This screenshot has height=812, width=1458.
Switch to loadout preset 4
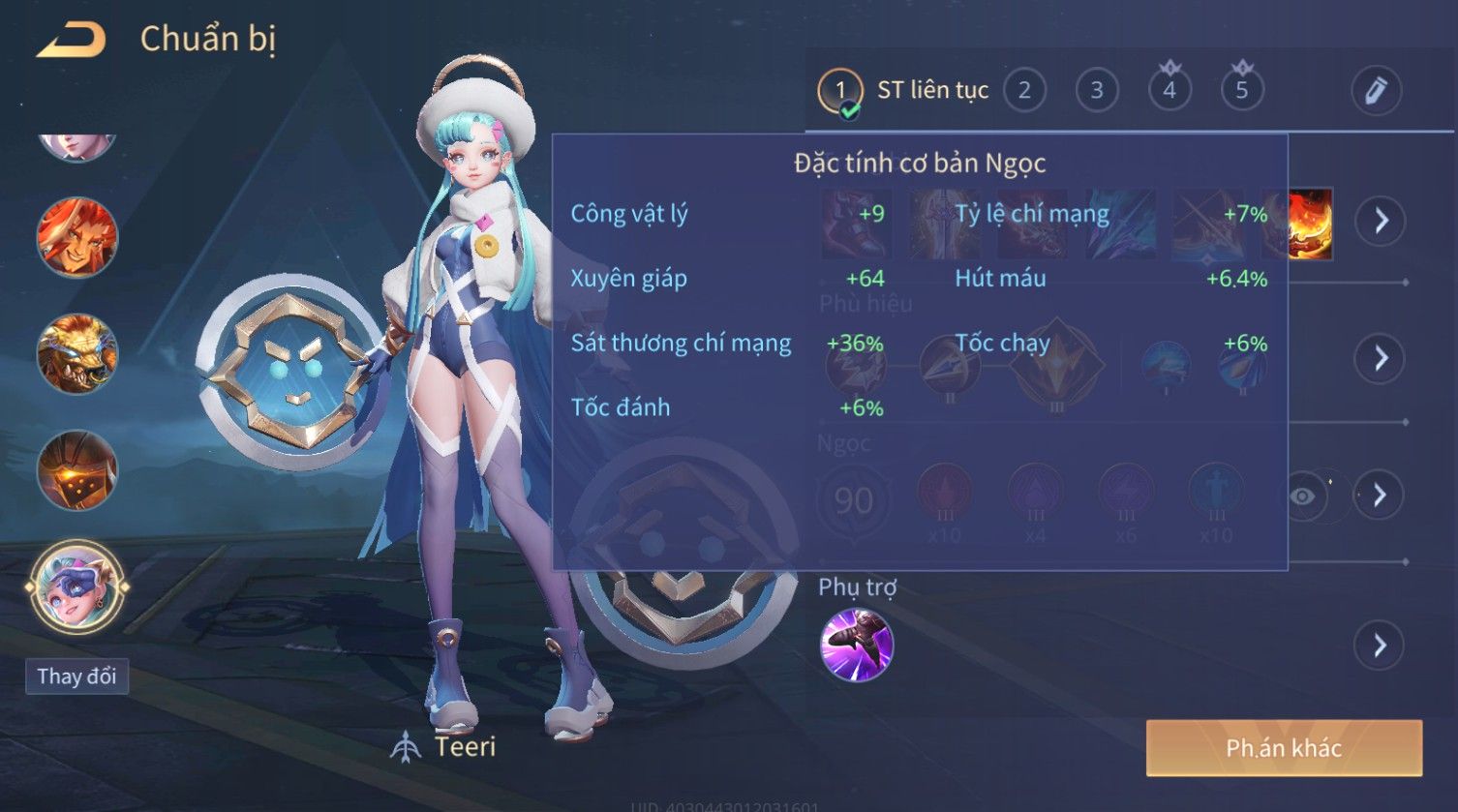[1169, 91]
